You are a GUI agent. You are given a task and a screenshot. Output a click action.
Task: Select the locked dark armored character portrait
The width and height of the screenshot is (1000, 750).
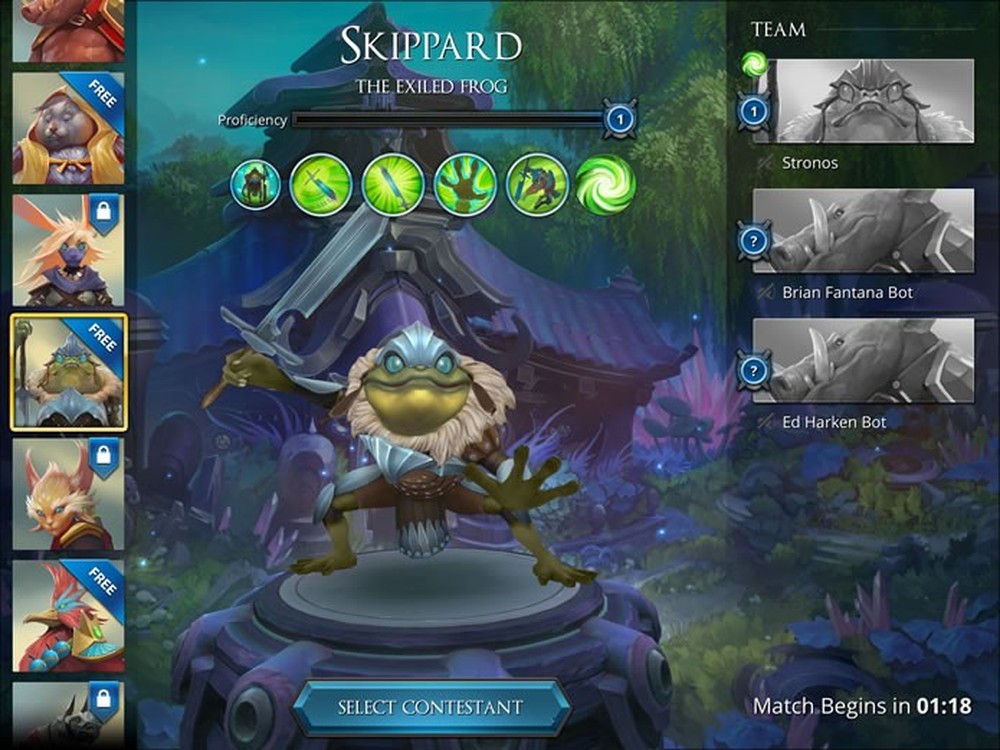[68, 716]
